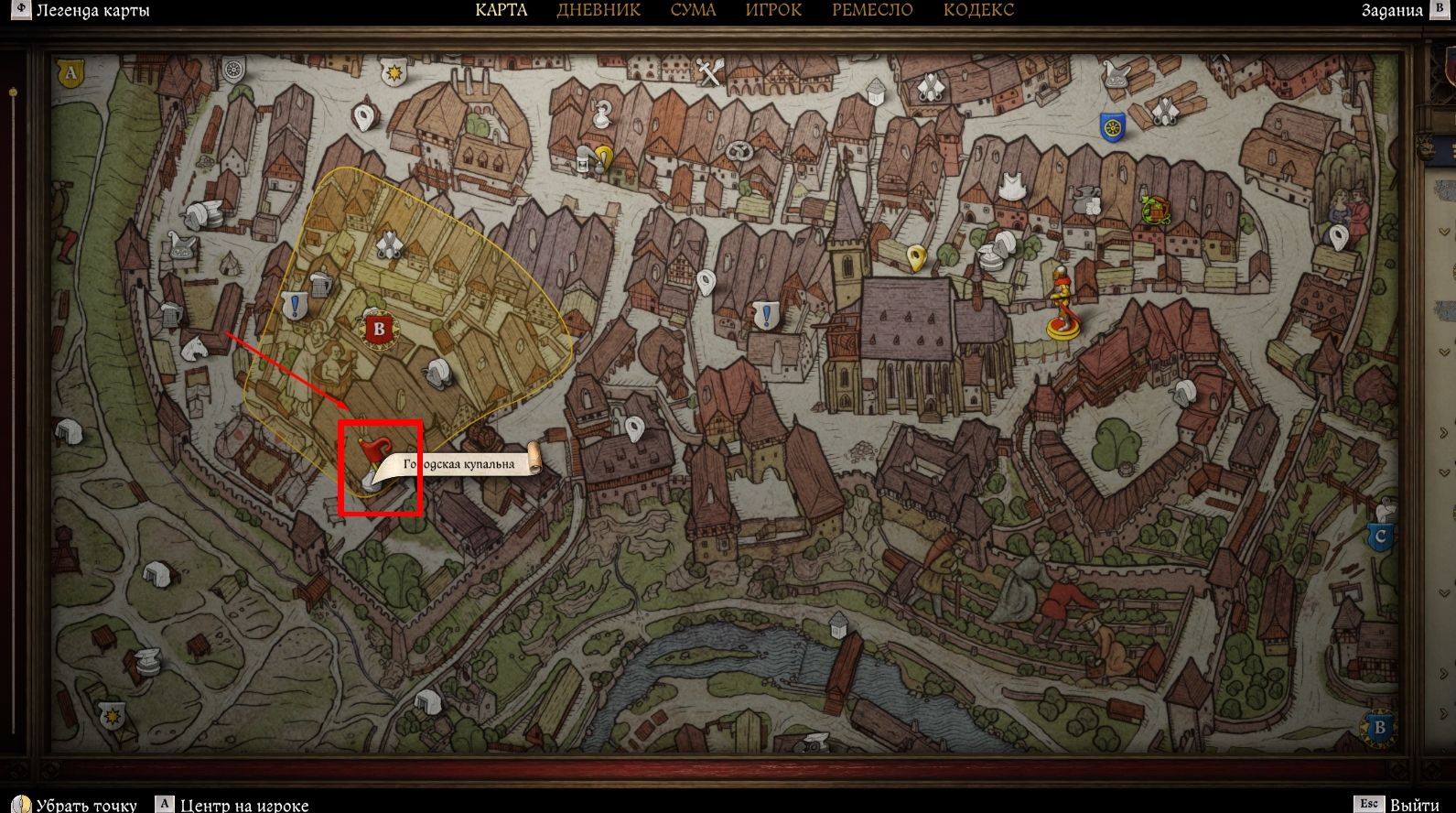The height and width of the screenshot is (813, 1456).
Task: Go to the Игрок tab
Action: pyautogui.click(x=773, y=10)
